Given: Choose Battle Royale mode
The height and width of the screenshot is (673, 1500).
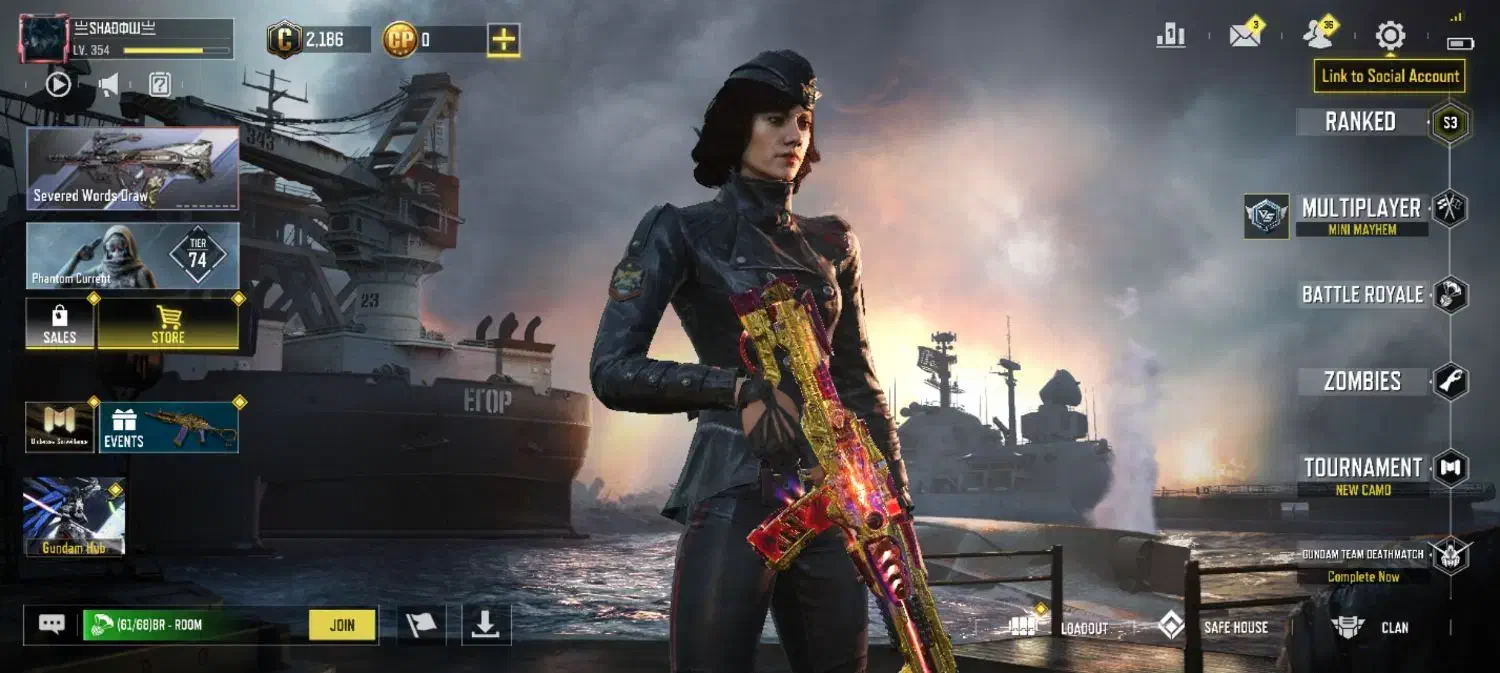Looking at the screenshot, I should pos(1362,295).
